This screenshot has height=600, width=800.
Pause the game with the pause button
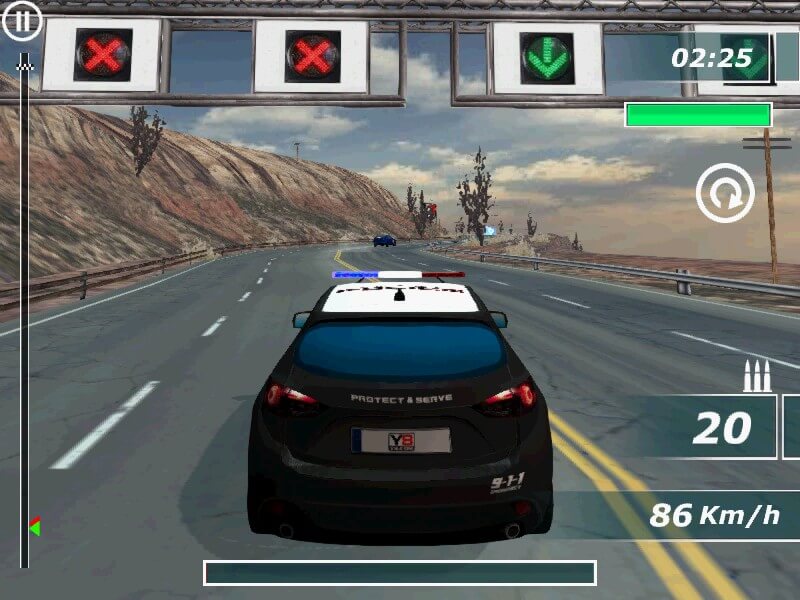[23, 20]
